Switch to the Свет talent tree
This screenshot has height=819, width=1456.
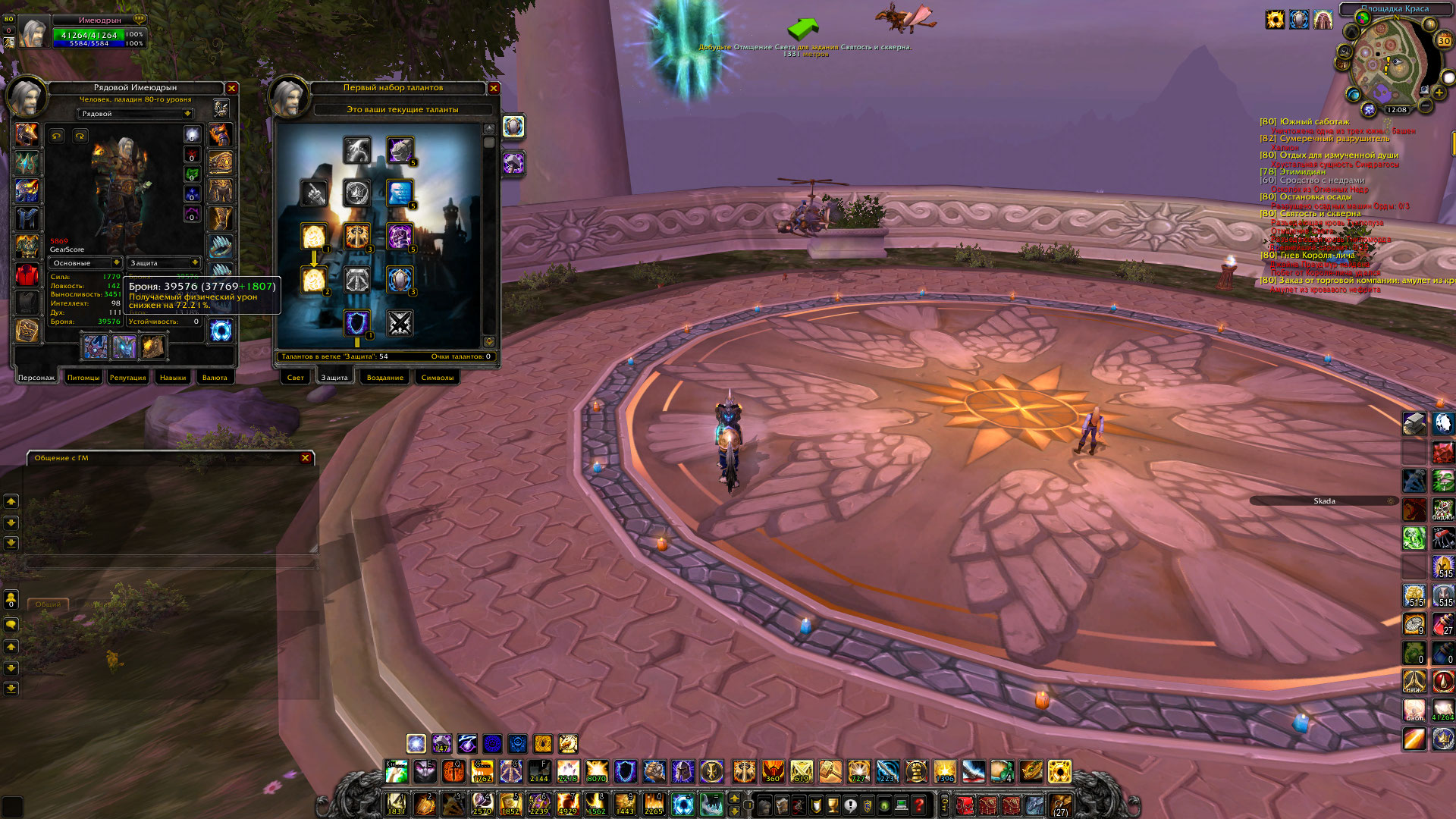(x=295, y=378)
